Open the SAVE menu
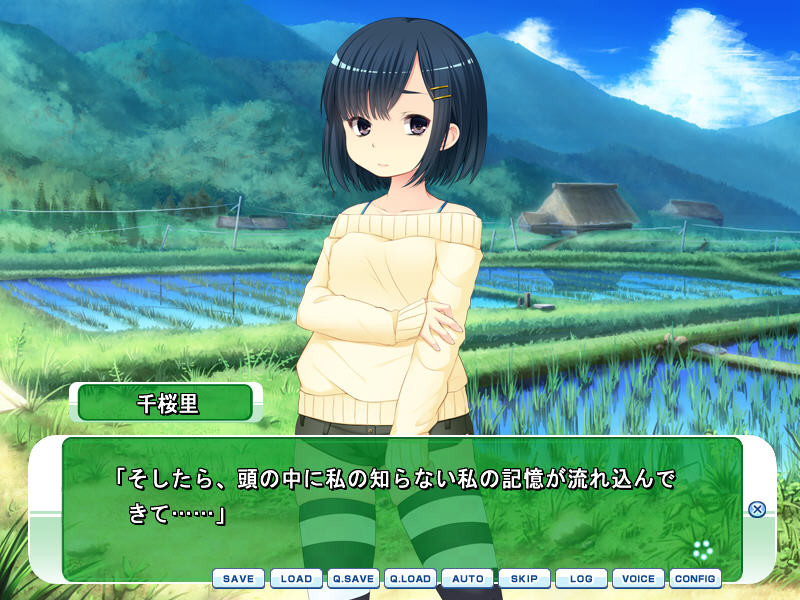The height and width of the screenshot is (600, 800). pyautogui.click(x=238, y=578)
